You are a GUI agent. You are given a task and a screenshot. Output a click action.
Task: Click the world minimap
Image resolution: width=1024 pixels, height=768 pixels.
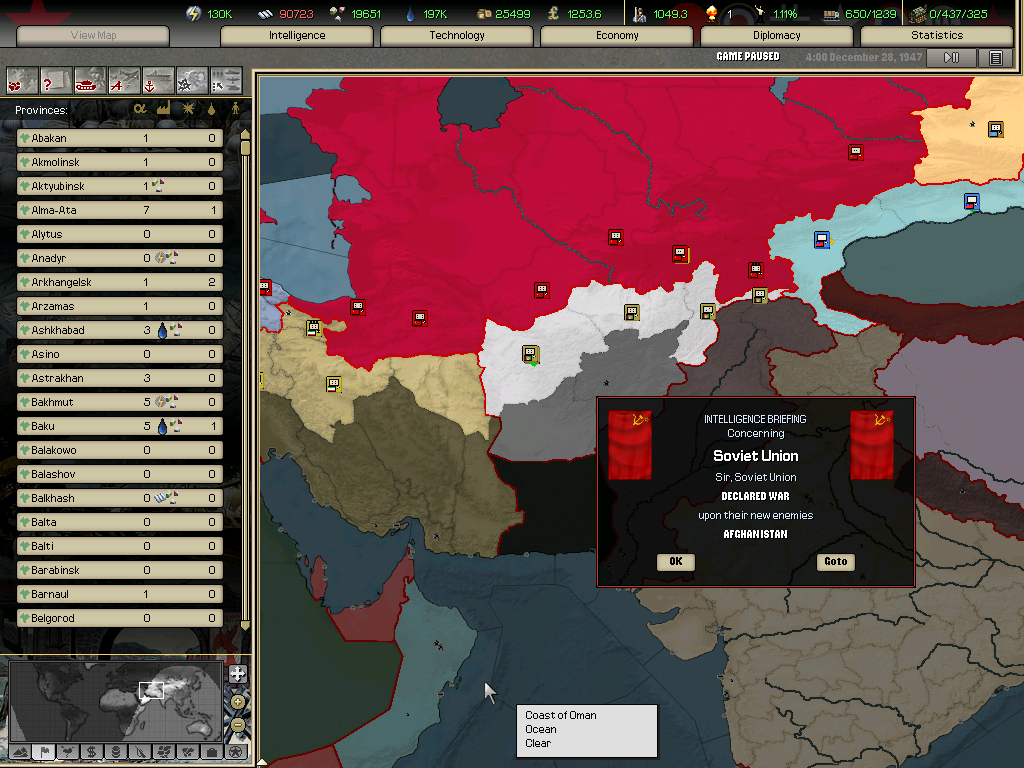pyautogui.click(x=115, y=699)
